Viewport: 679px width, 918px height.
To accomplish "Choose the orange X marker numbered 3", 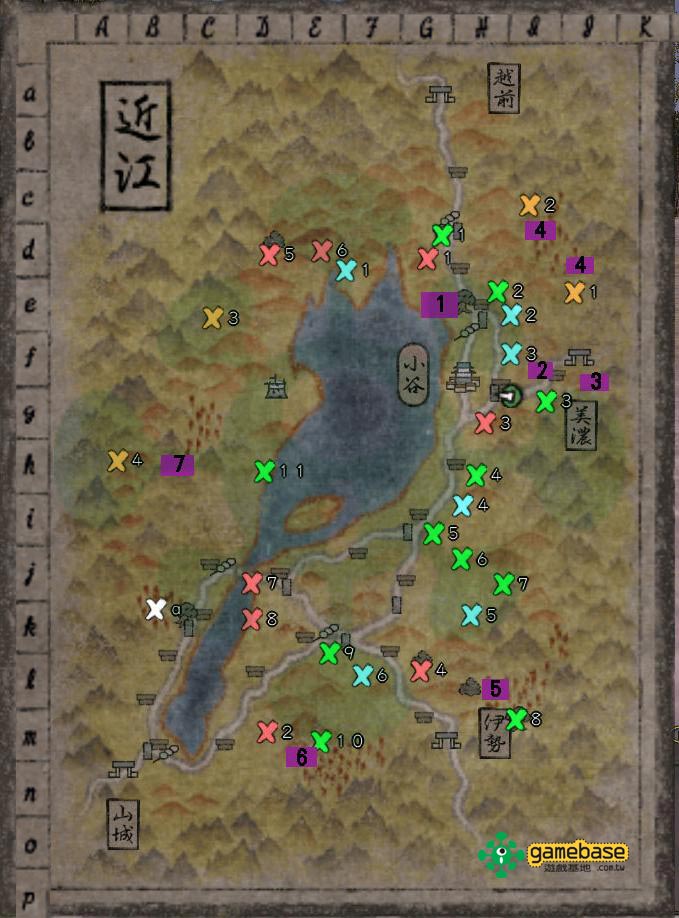I will tap(212, 318).
